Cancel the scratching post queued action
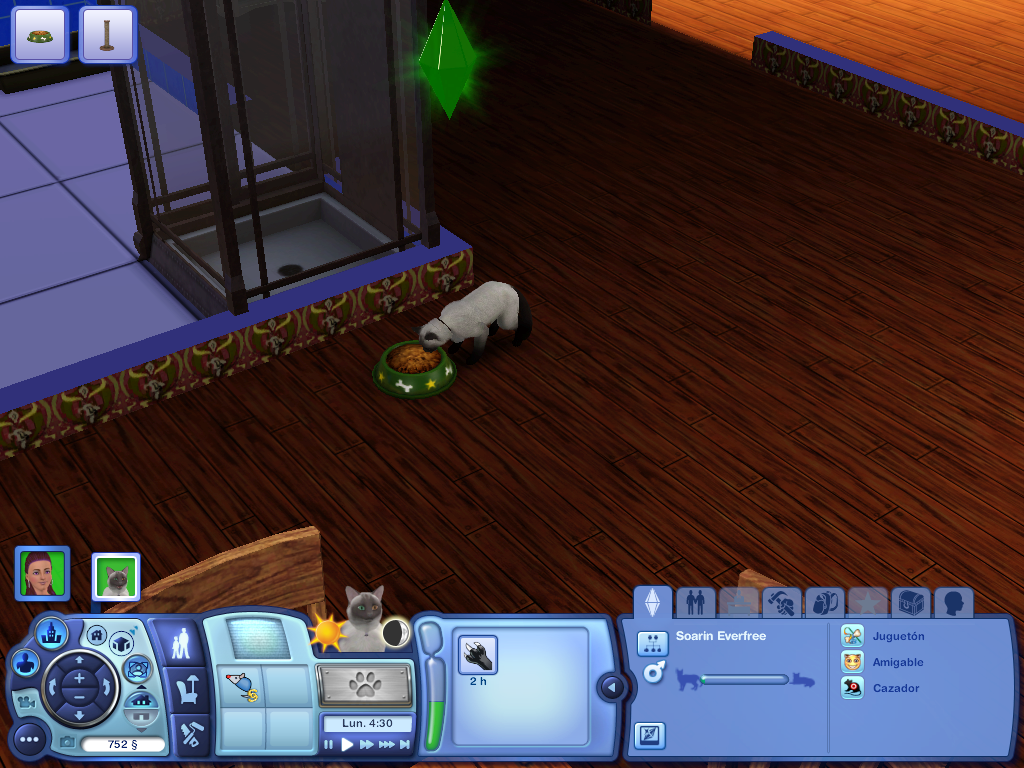This screenshot has width=1024, height=768. (x=107, y=34)
